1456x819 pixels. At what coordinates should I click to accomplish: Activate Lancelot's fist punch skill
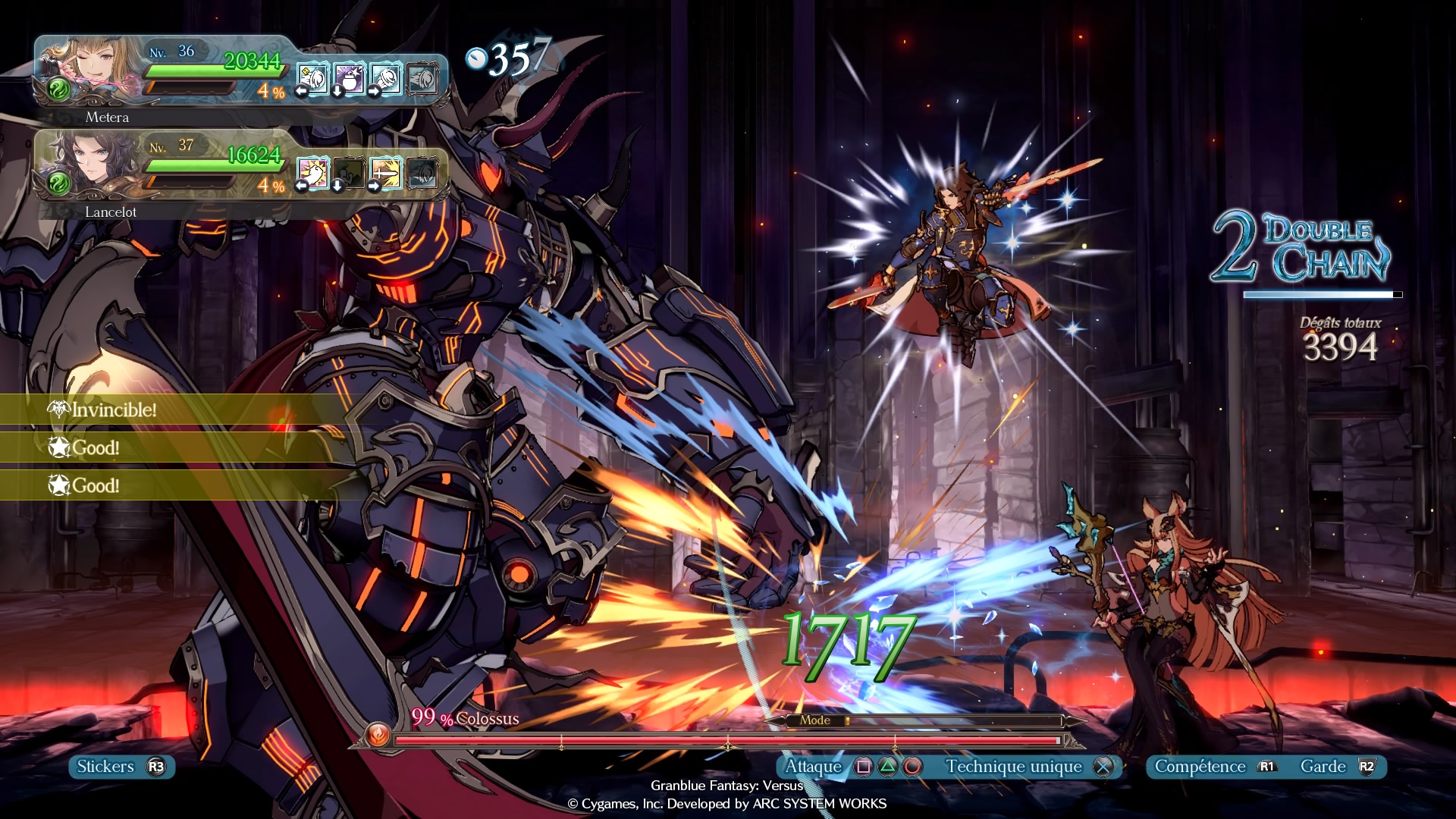312,174
